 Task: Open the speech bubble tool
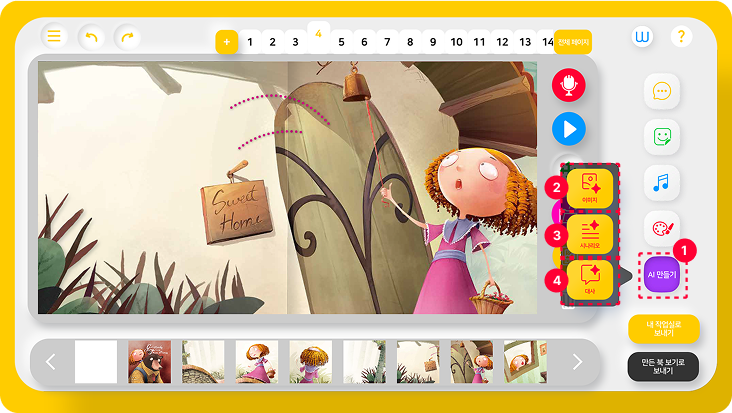coord(661,91)
